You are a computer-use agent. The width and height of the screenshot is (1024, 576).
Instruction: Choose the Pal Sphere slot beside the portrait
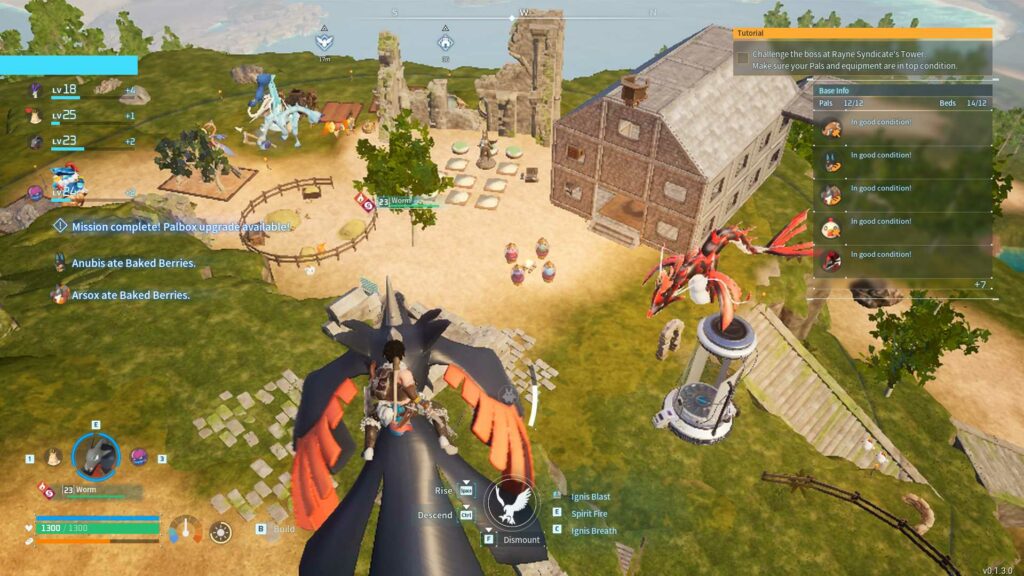pyautogui.click(x=139, y=456)
